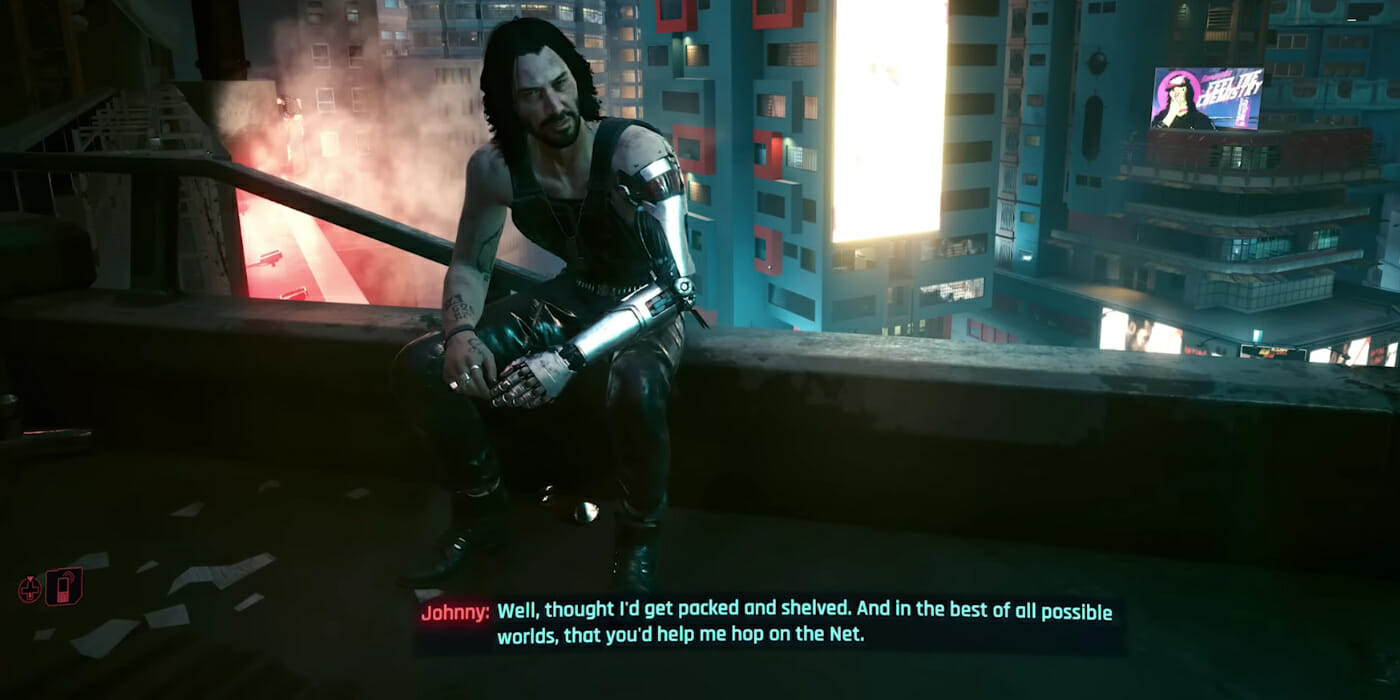Screen dimensions: 1400x700
Task: Open the phone icon on the HUD
Action: [64, 587]
